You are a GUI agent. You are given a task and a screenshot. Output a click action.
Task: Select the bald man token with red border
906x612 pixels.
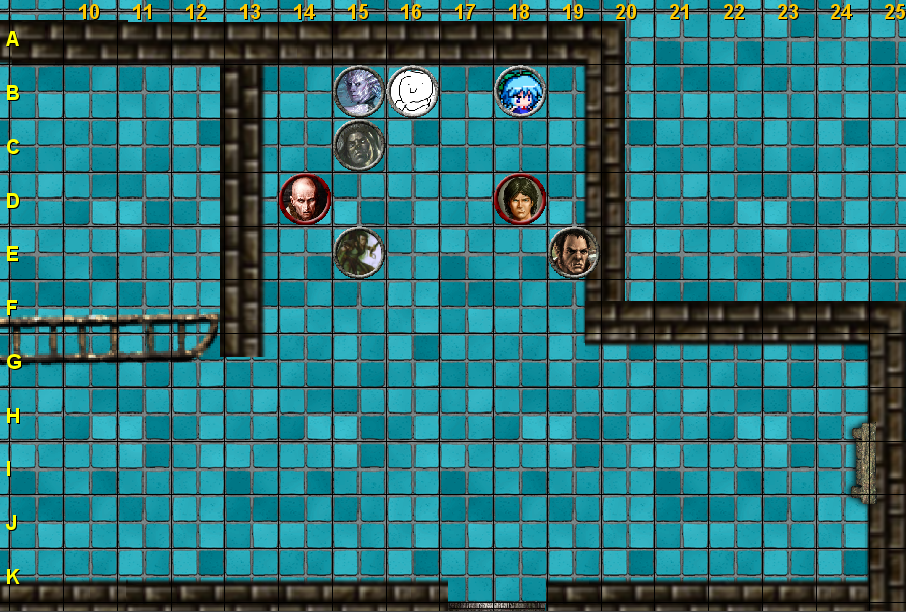click(x=305, y=199)
